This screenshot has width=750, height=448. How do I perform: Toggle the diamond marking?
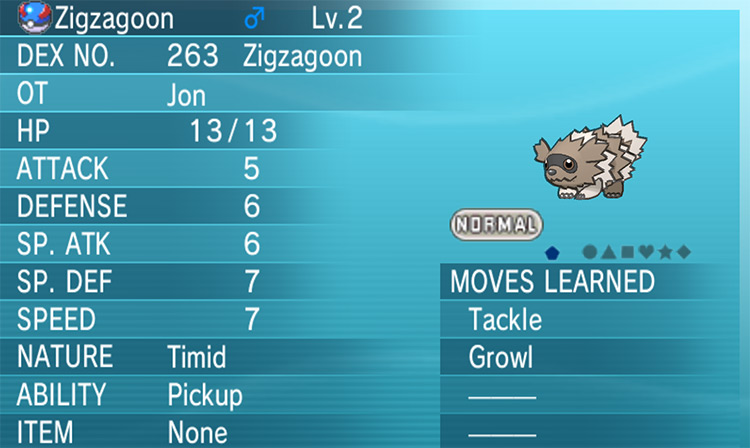(683, 252)
